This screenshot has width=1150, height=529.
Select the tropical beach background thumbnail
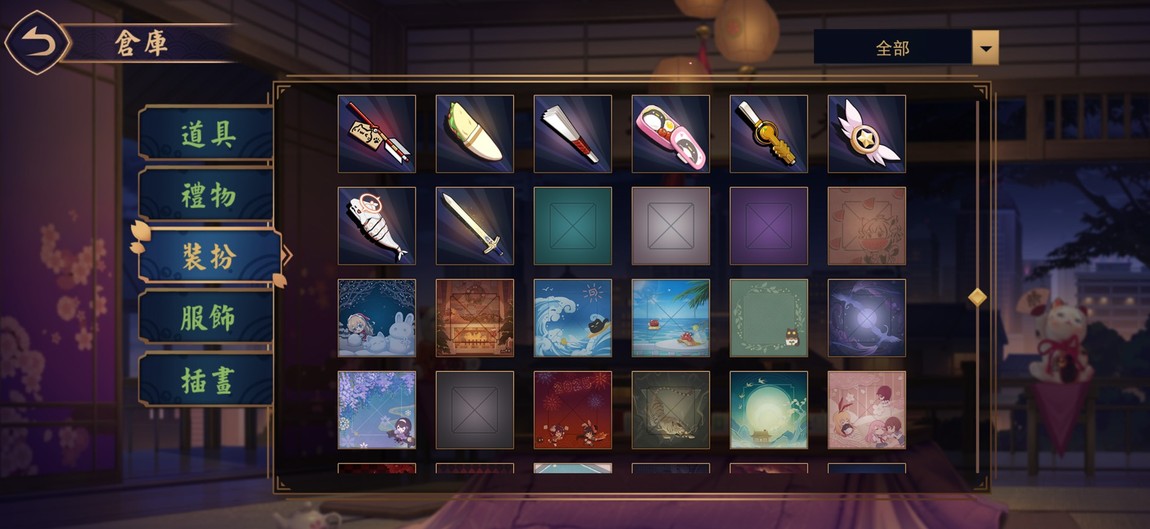[x=671, y=318]
